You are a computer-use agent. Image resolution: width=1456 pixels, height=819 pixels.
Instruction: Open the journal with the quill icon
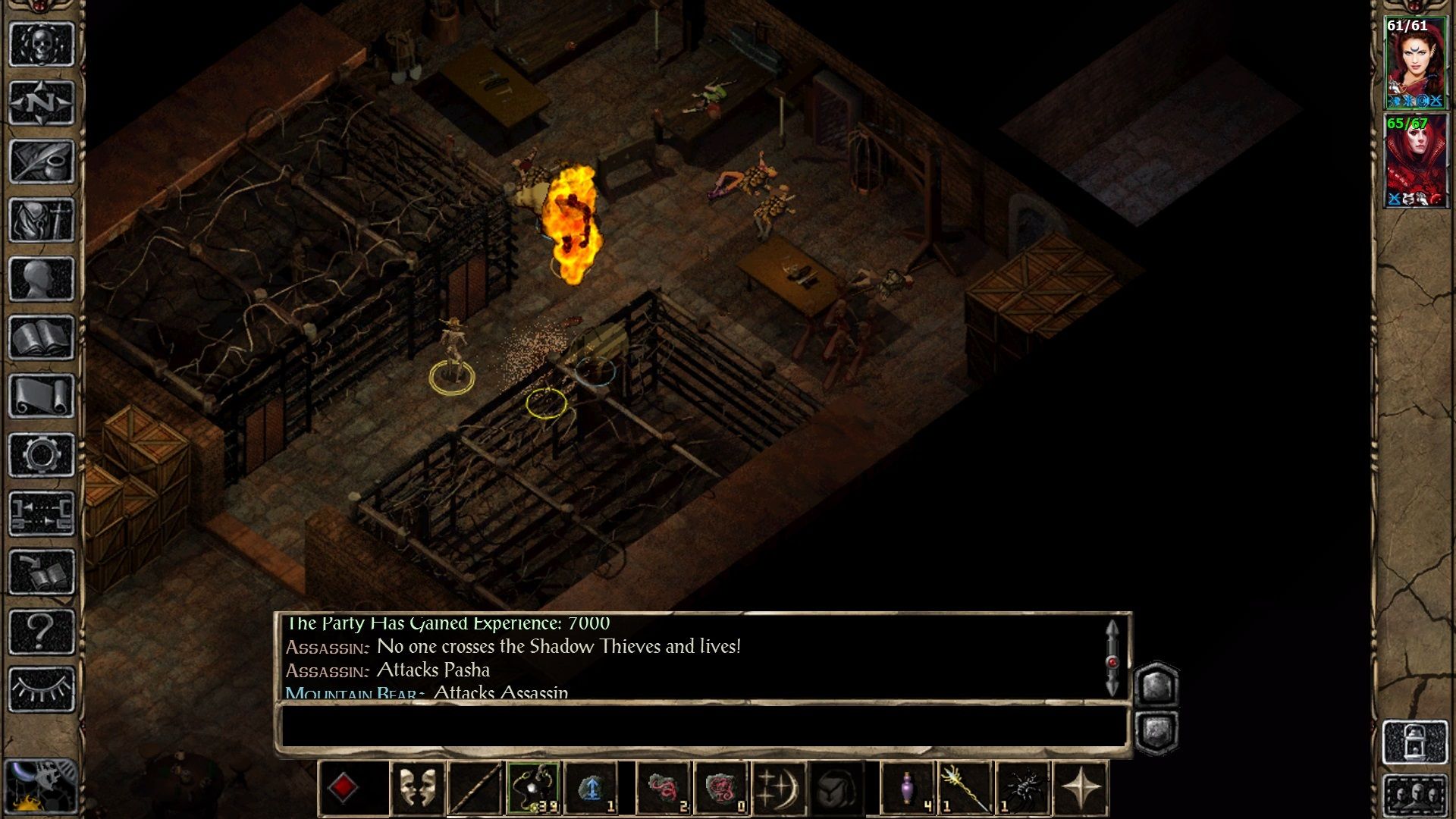pyautogui.click(x=41, y=162)
